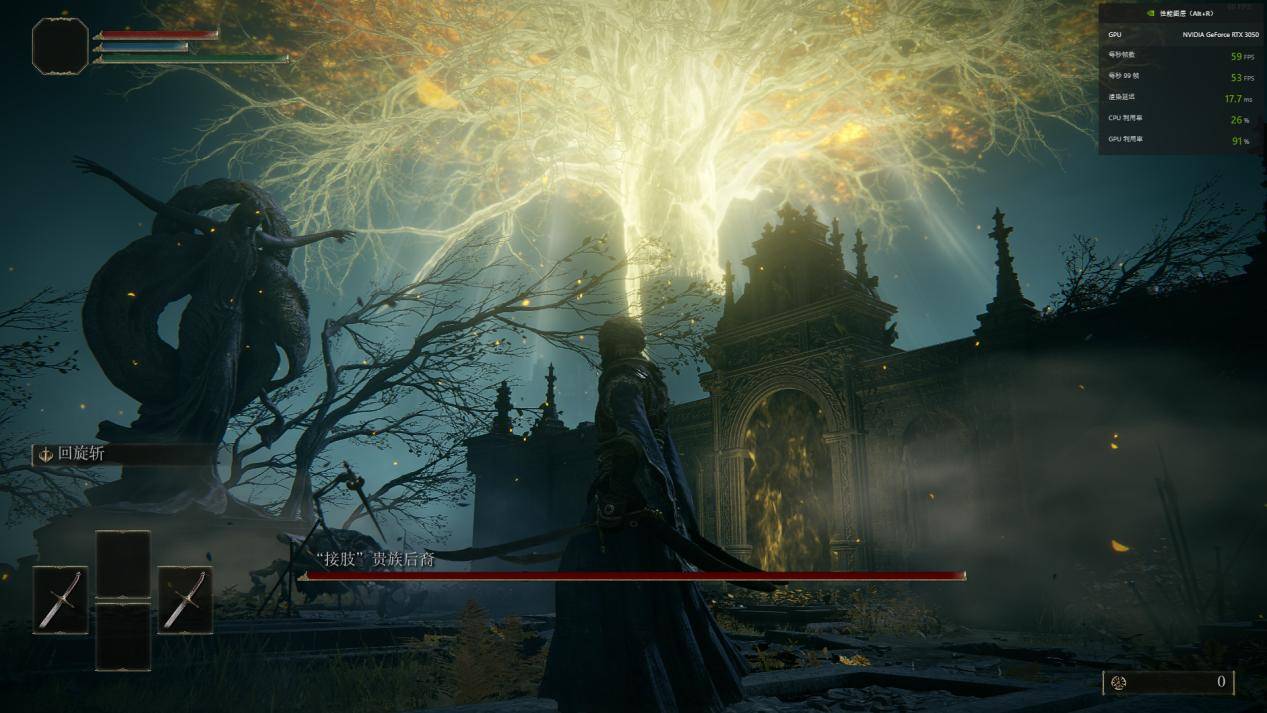
Task: Select the left-hand armament sword slot
Action: pos(60,599)
